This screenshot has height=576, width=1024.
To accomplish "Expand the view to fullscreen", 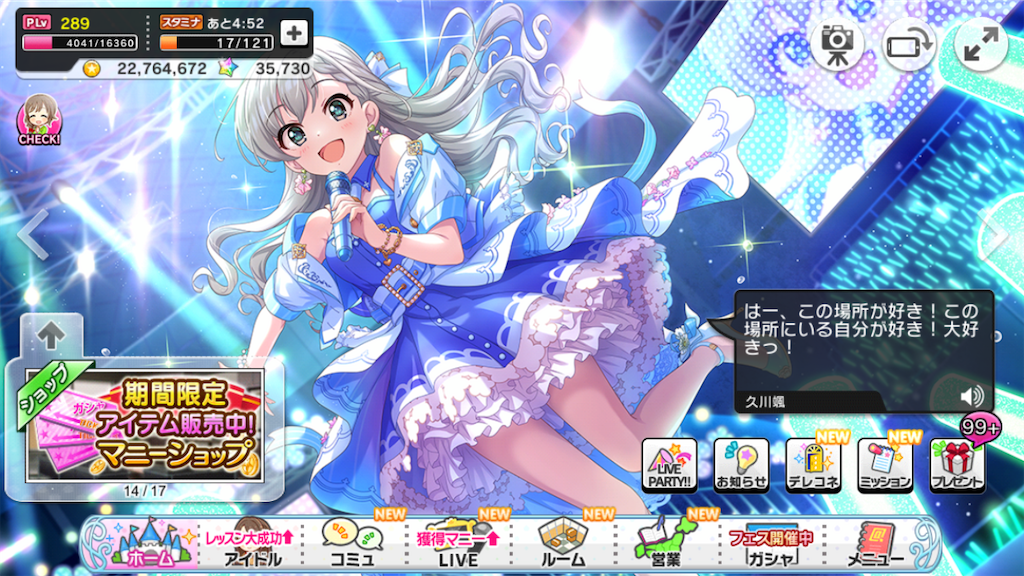I will coord(981,43).
